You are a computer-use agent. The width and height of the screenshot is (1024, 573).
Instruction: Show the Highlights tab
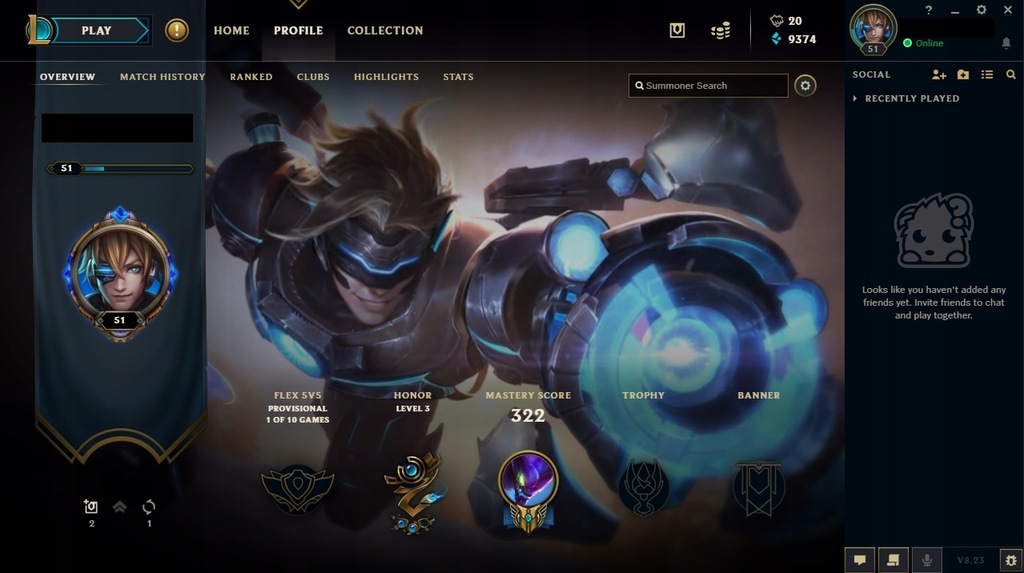386,77
